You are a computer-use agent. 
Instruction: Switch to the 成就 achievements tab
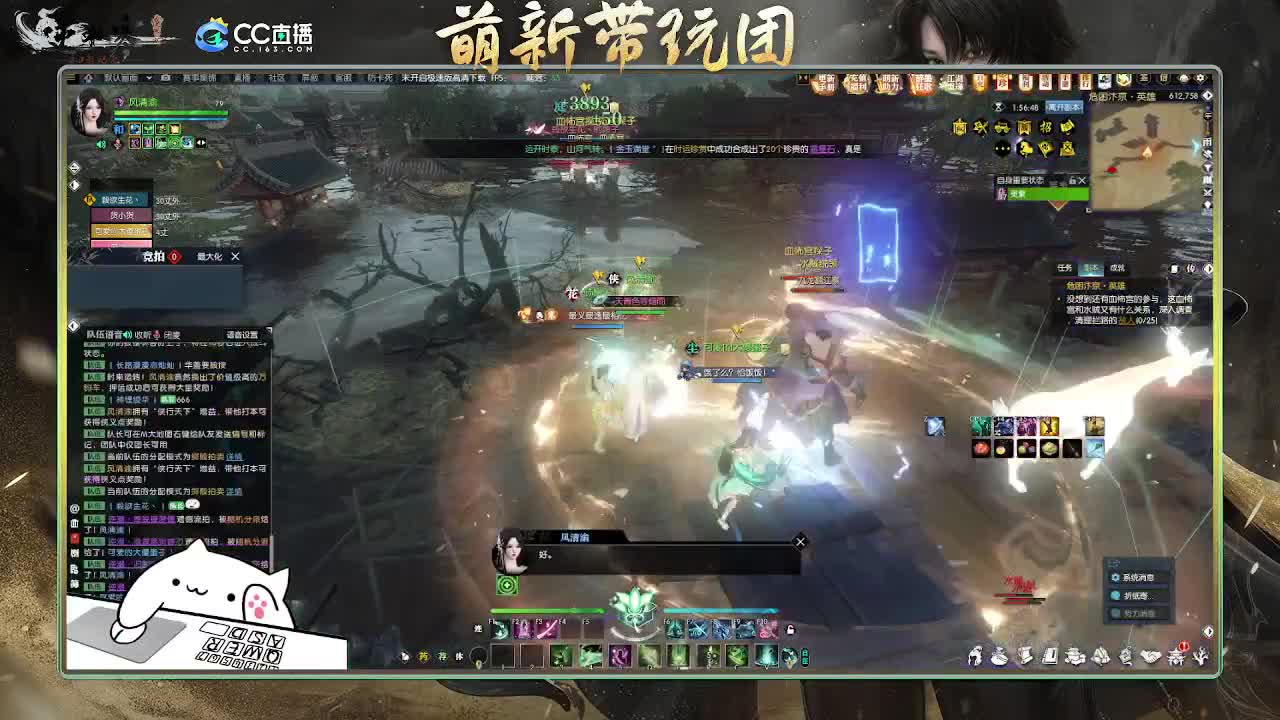click(1117, 267)
